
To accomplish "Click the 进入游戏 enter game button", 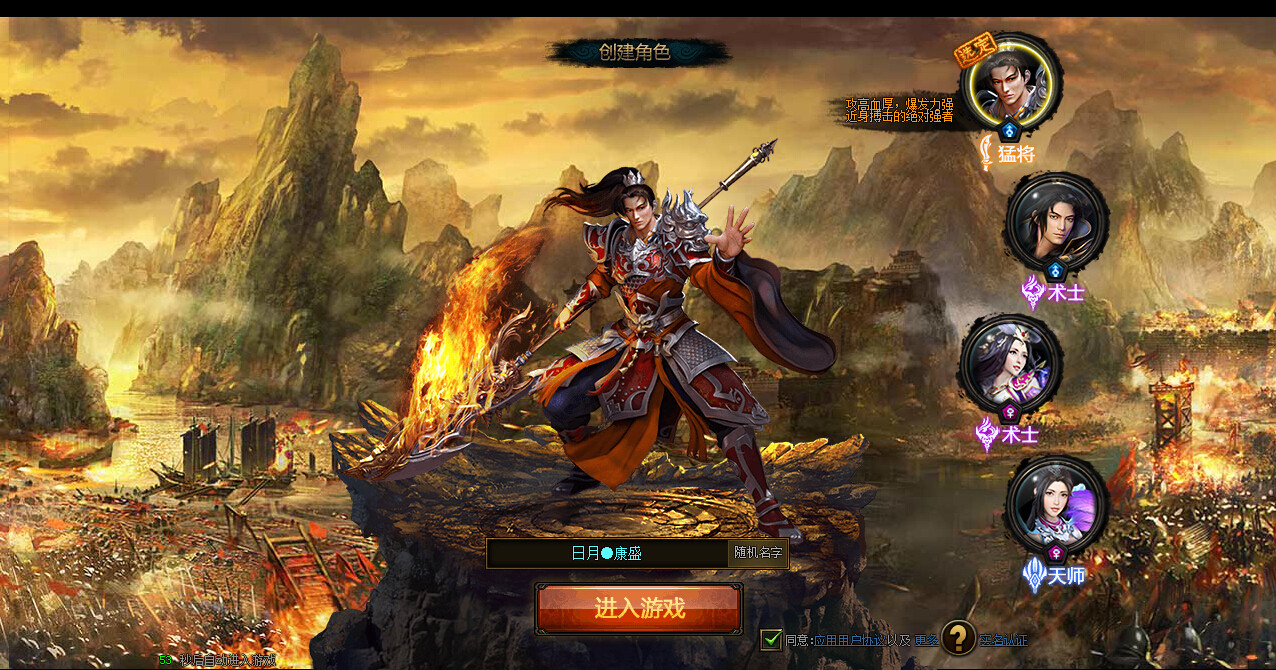I will click(x=638, y=608).
